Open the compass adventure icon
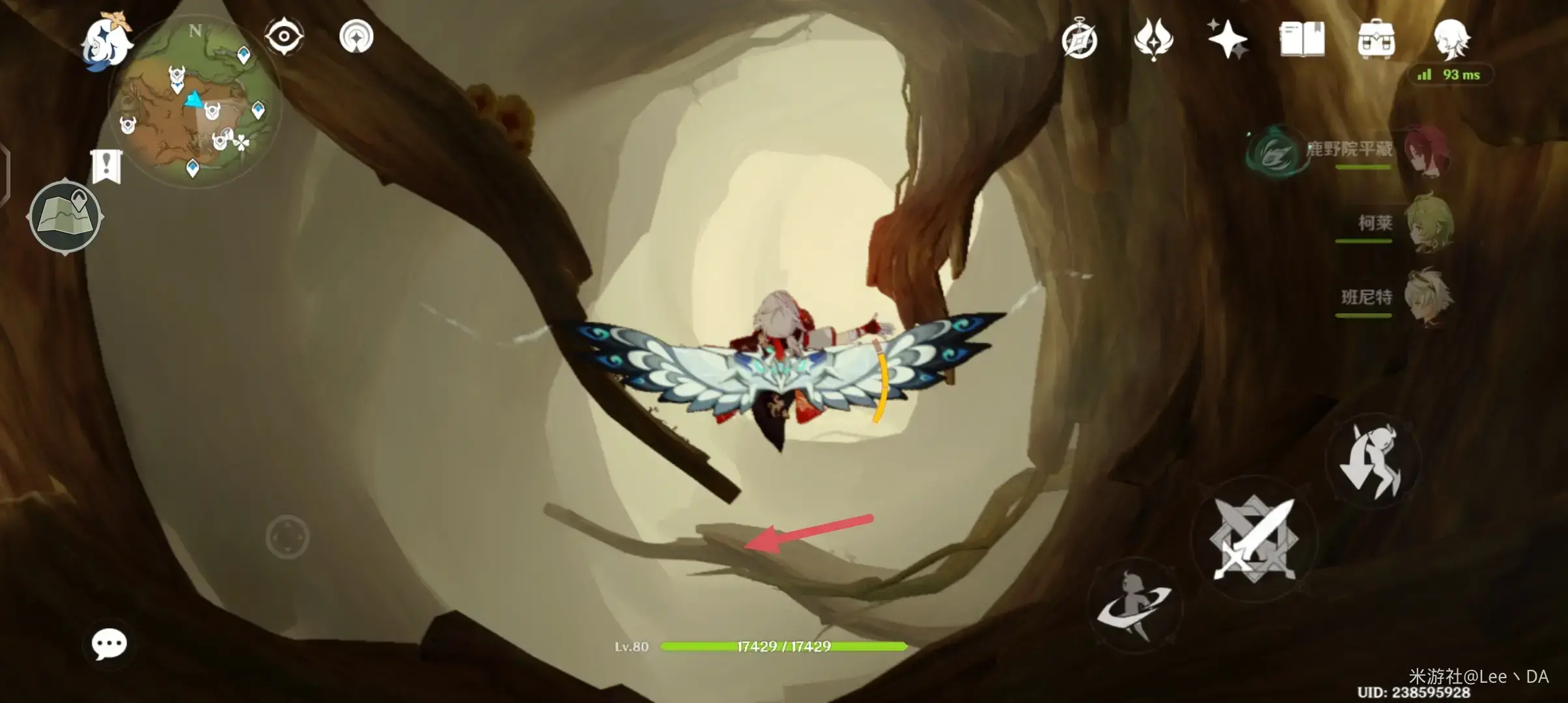The width and height of the screenshot is (1568, 703). 1080,40
